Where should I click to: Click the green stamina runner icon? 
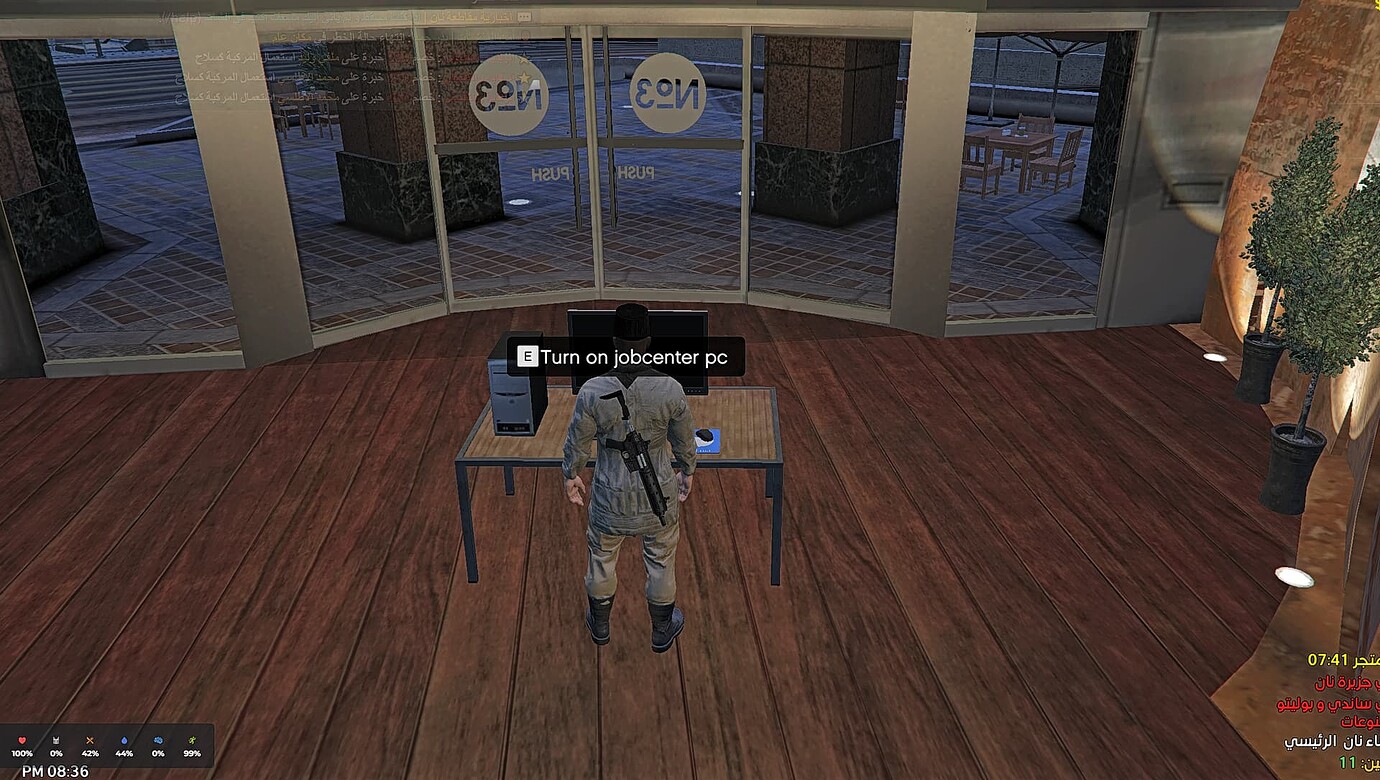[x=191, y=740]
